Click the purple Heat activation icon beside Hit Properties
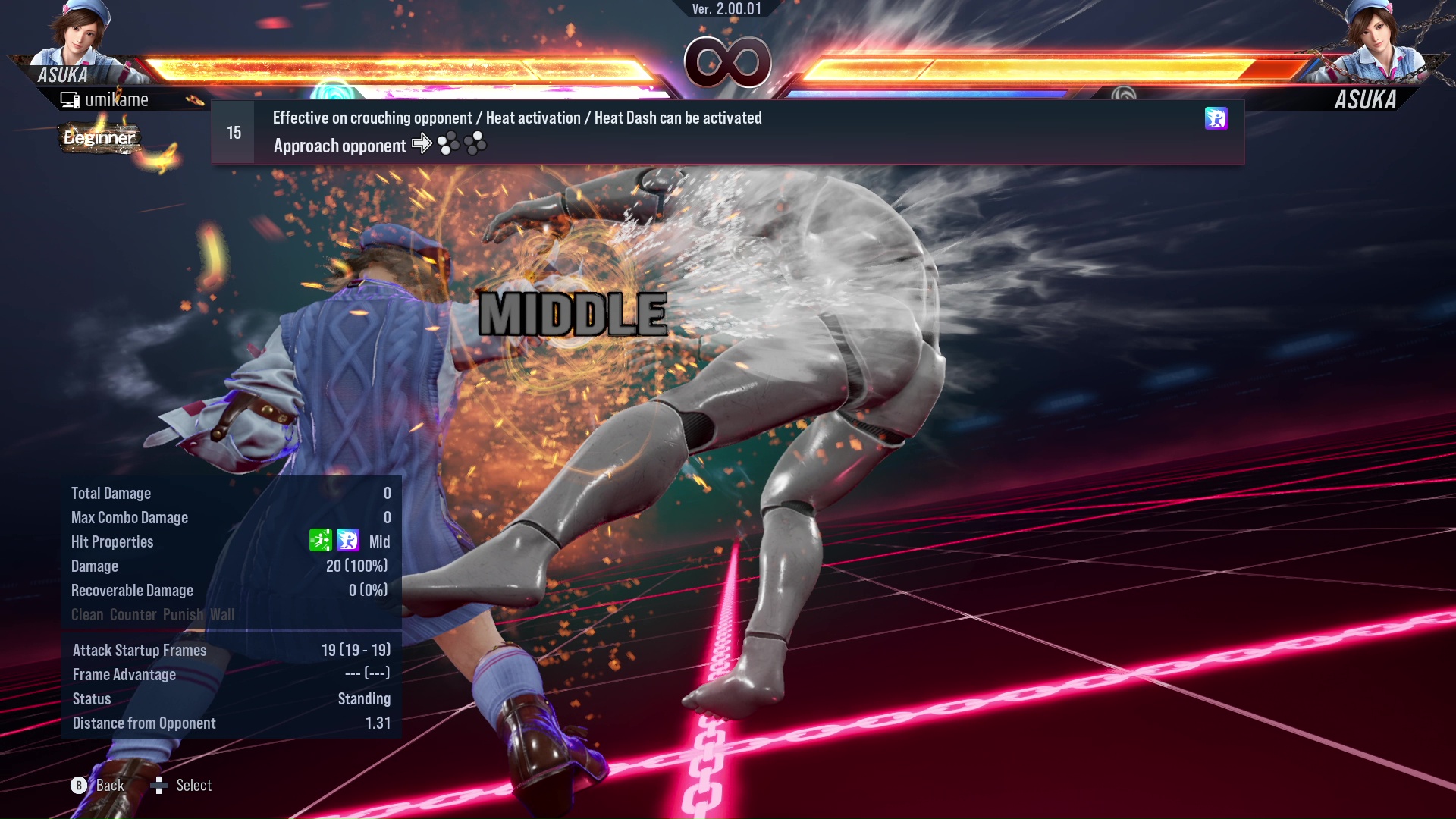 (347, 541)
